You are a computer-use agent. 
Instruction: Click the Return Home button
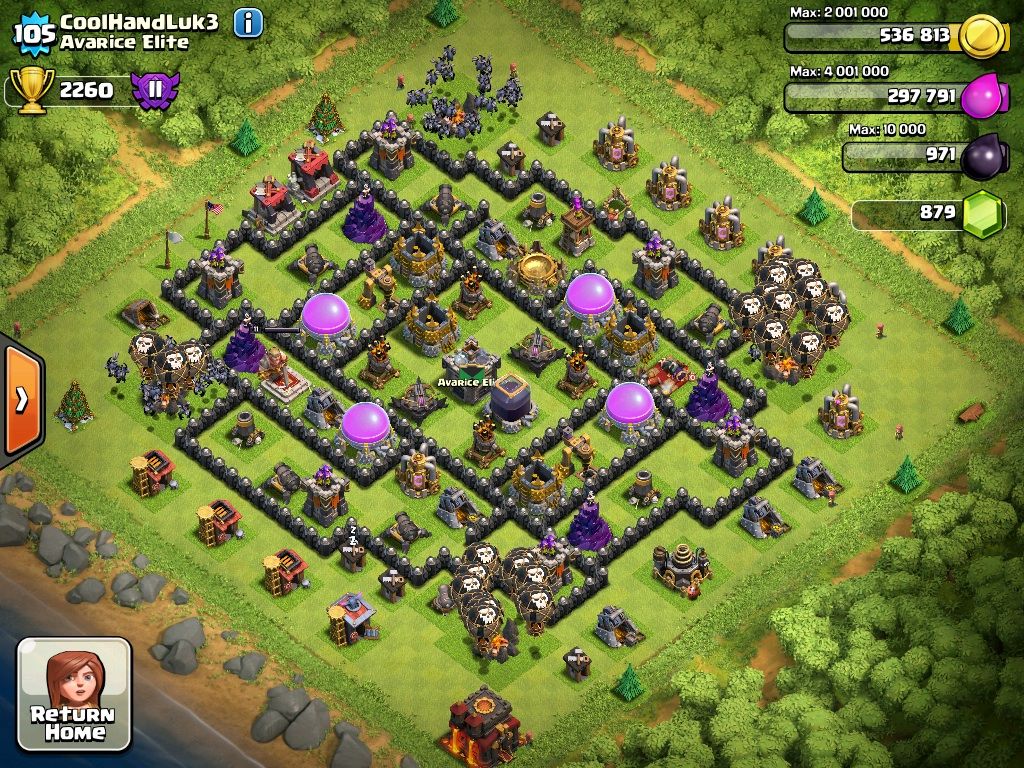pos(74,694)
